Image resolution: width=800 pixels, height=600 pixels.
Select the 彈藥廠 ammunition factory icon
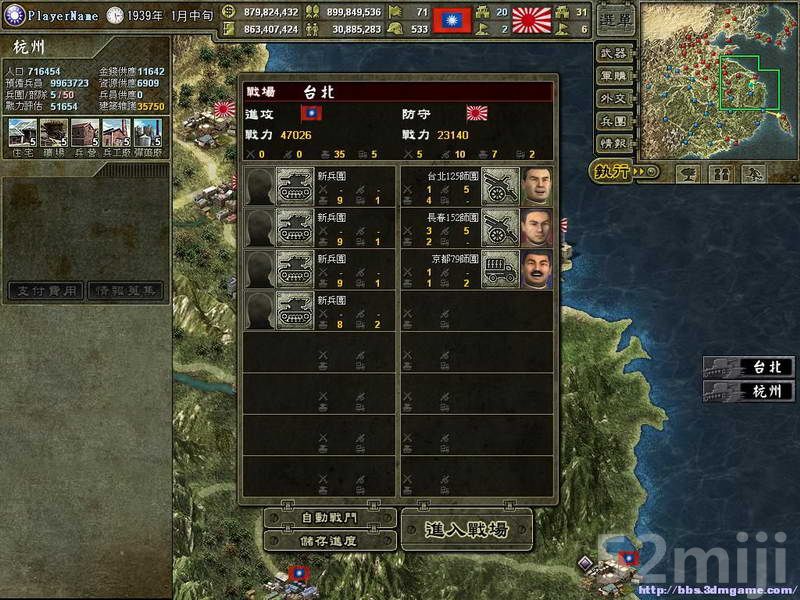click(x=148, y=134)
